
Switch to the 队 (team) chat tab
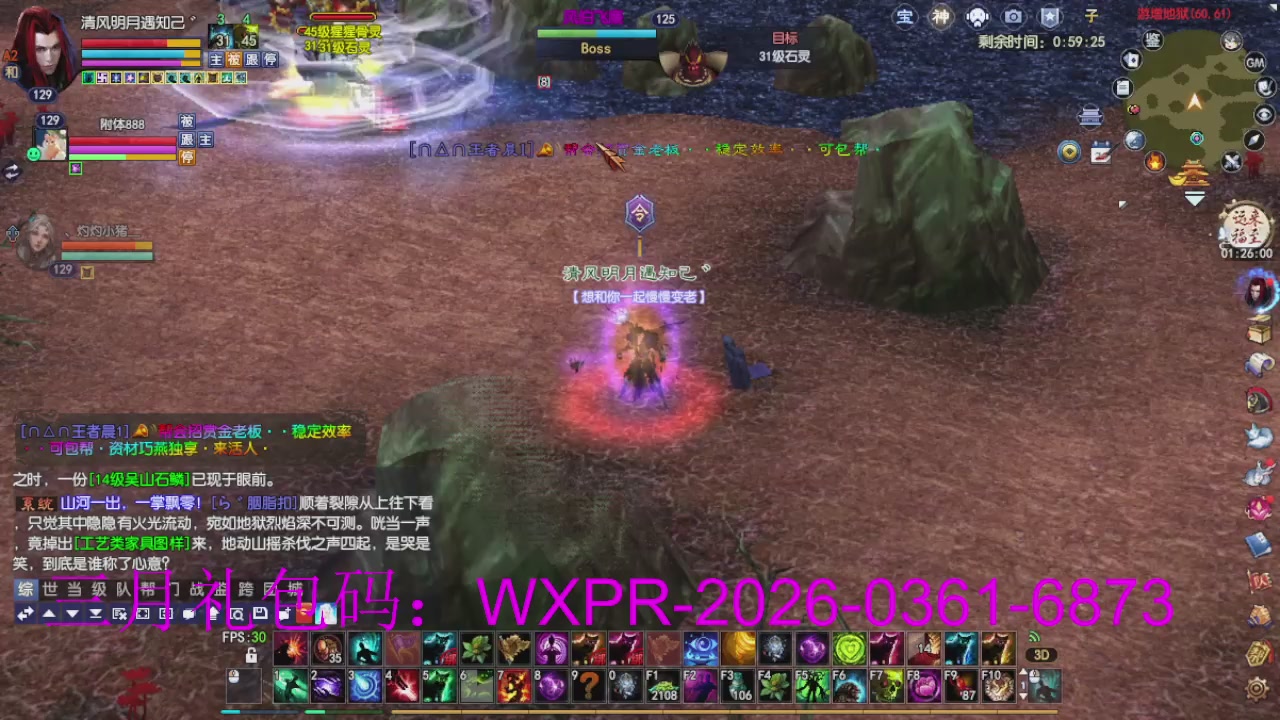[123, 587]
